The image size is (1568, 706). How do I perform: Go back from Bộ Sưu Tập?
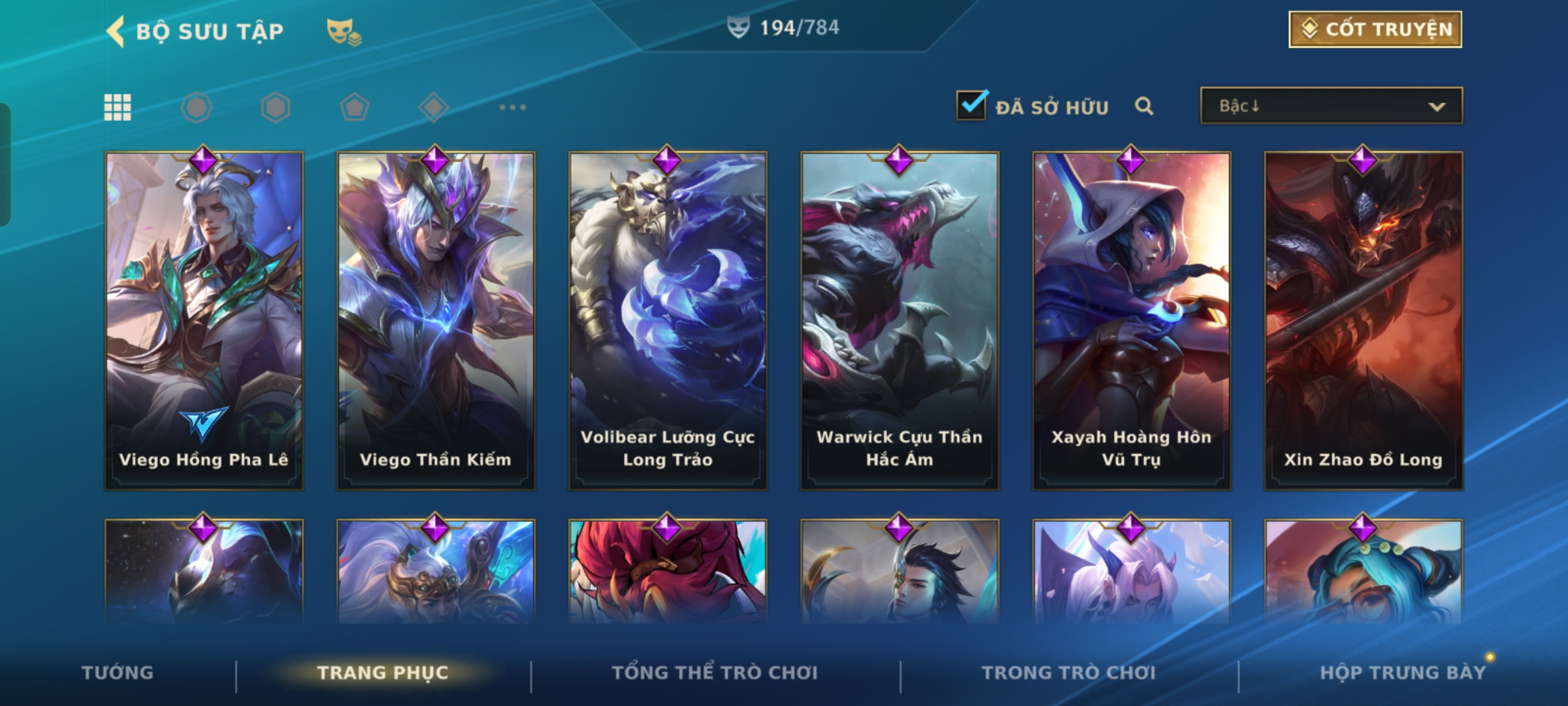[116, 31]
